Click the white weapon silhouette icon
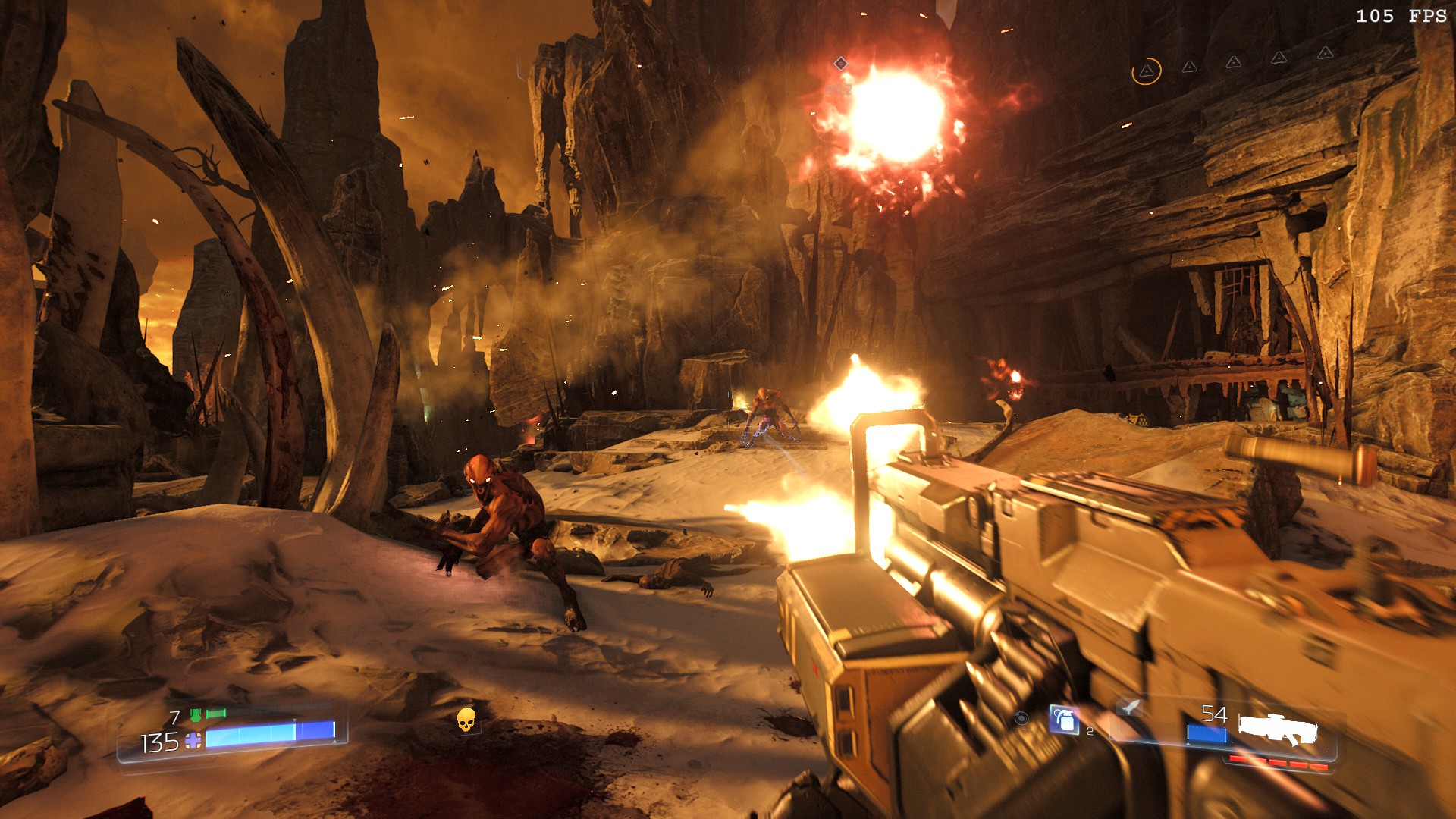 tap(1279, 727)
